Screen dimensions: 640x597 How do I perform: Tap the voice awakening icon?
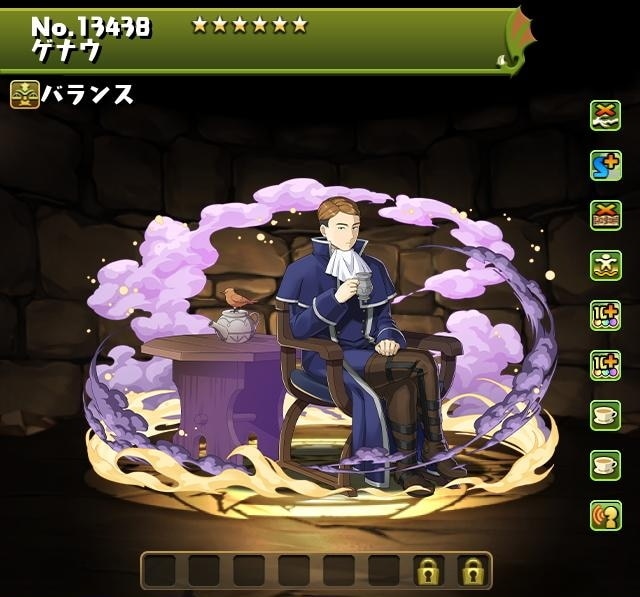pos(605,514)
